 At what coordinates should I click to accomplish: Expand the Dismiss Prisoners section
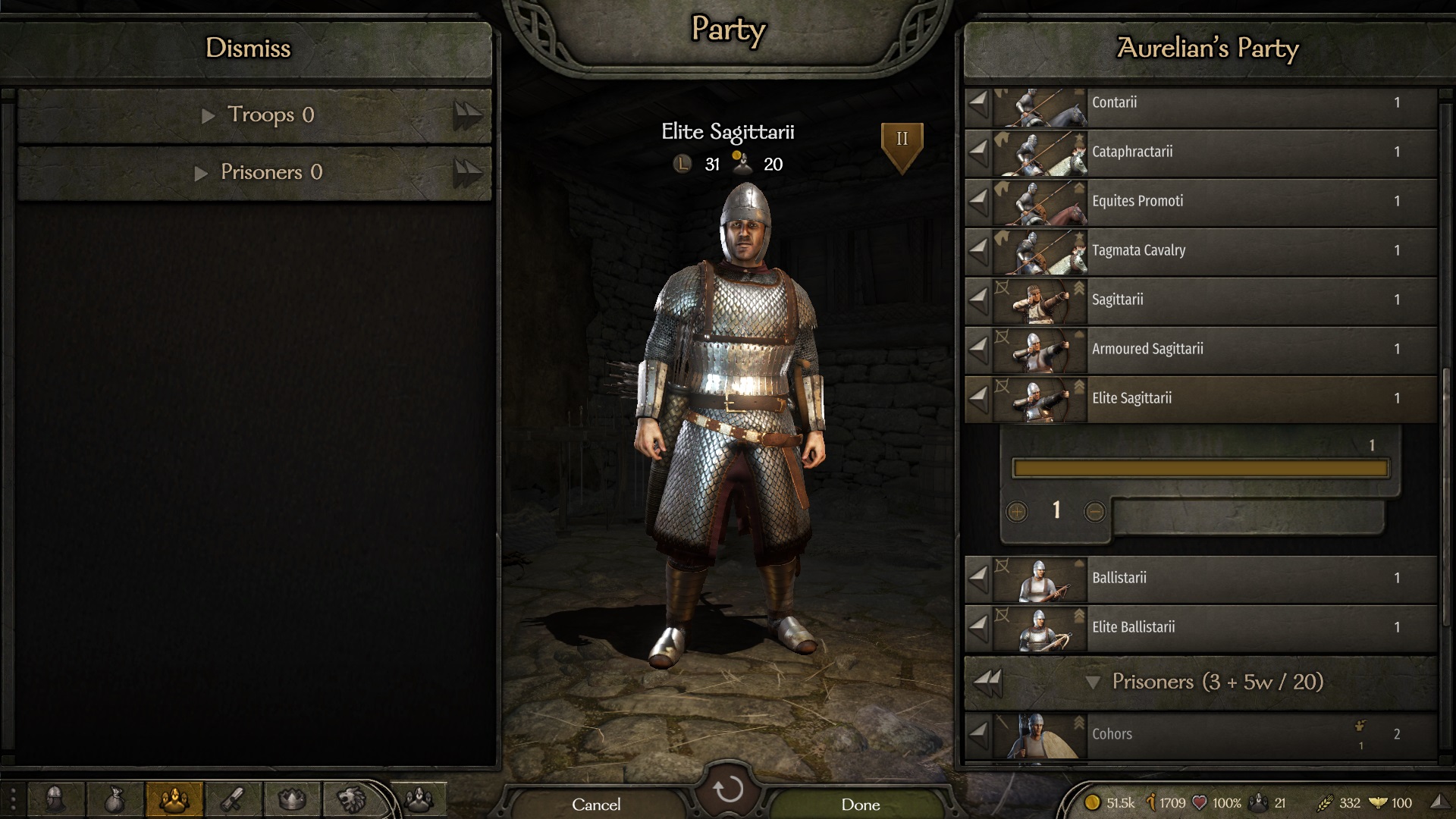tap(258, 173)
